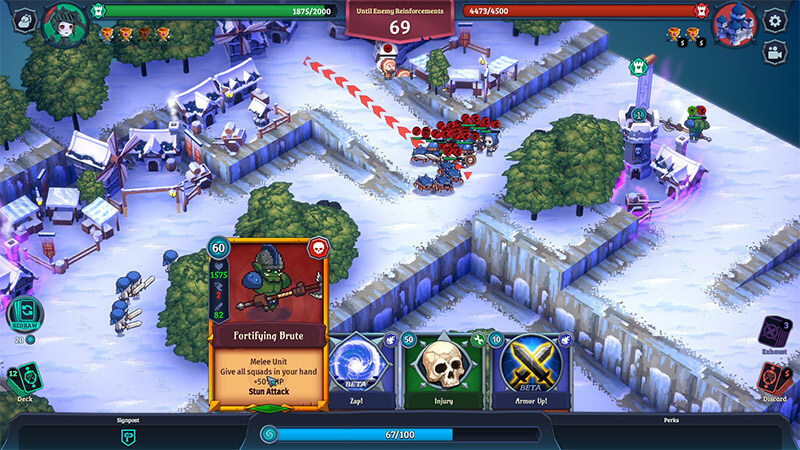Viewport: 800px width, 450px height.
Task: Pick the Armor Up! card
Action: [530, 368]
